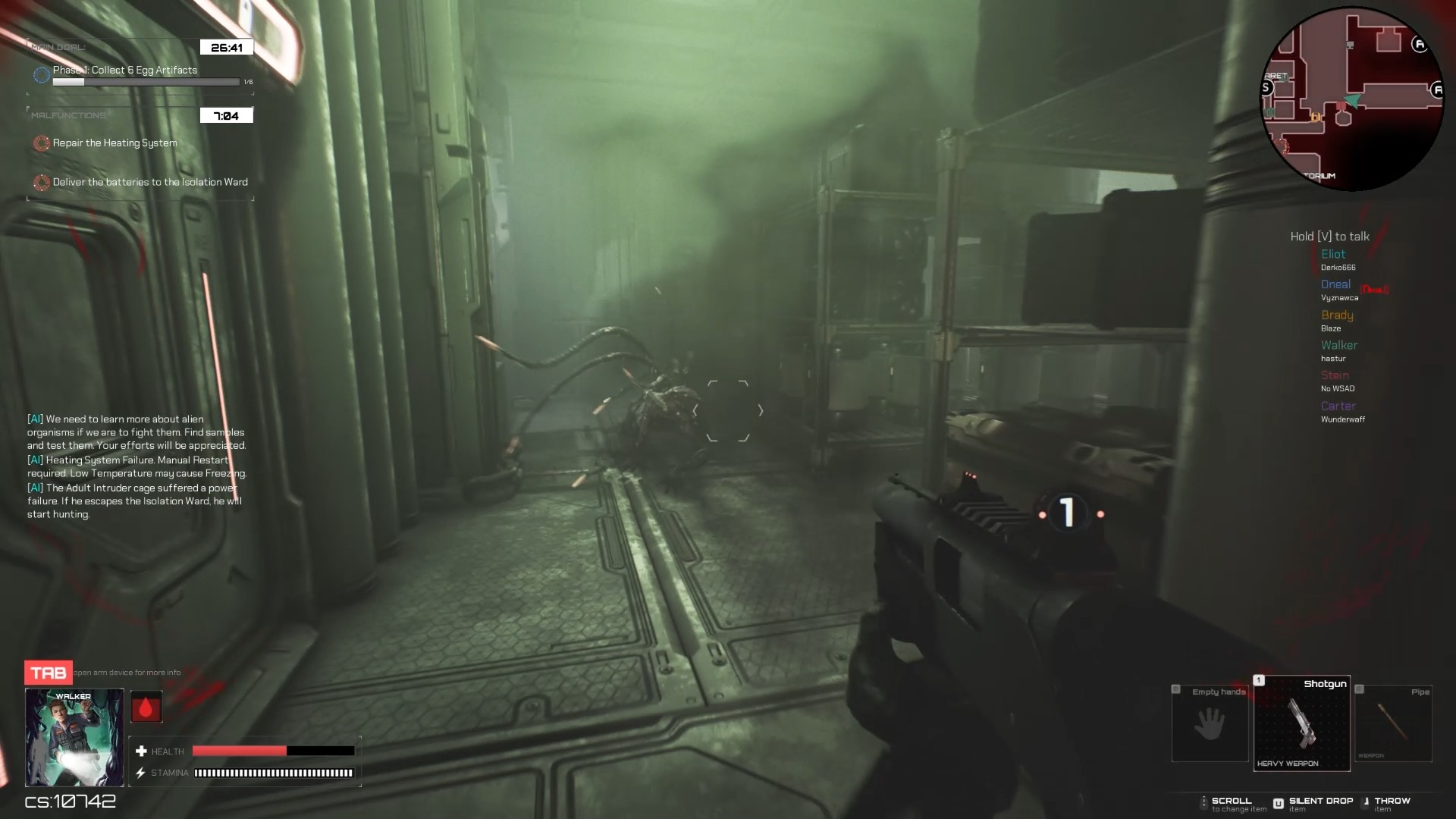
Task: Open the arm device via the TAB prompt
Action: coord(47,672)
